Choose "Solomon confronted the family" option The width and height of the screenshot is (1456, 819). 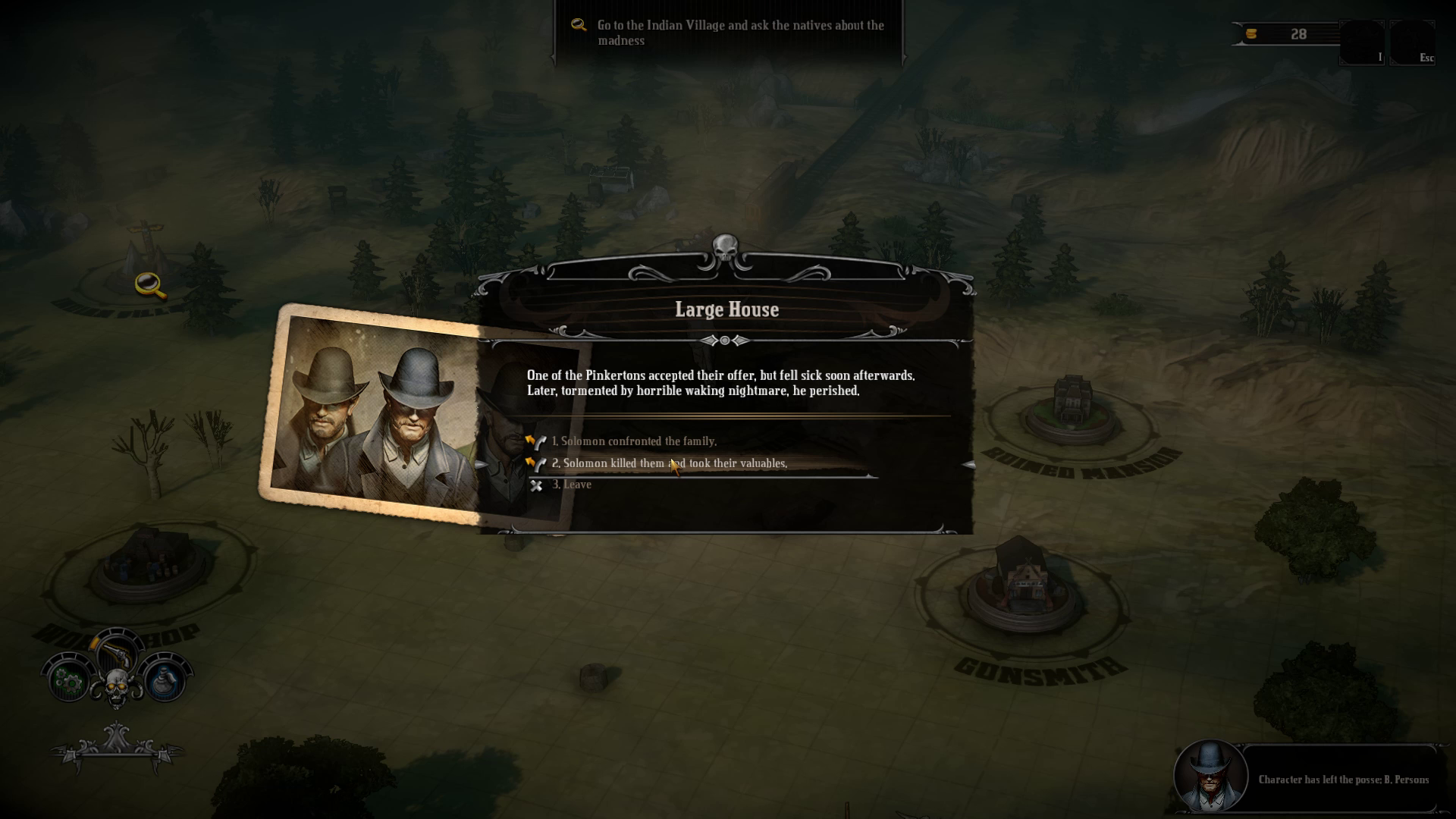(x=639, y=441)
